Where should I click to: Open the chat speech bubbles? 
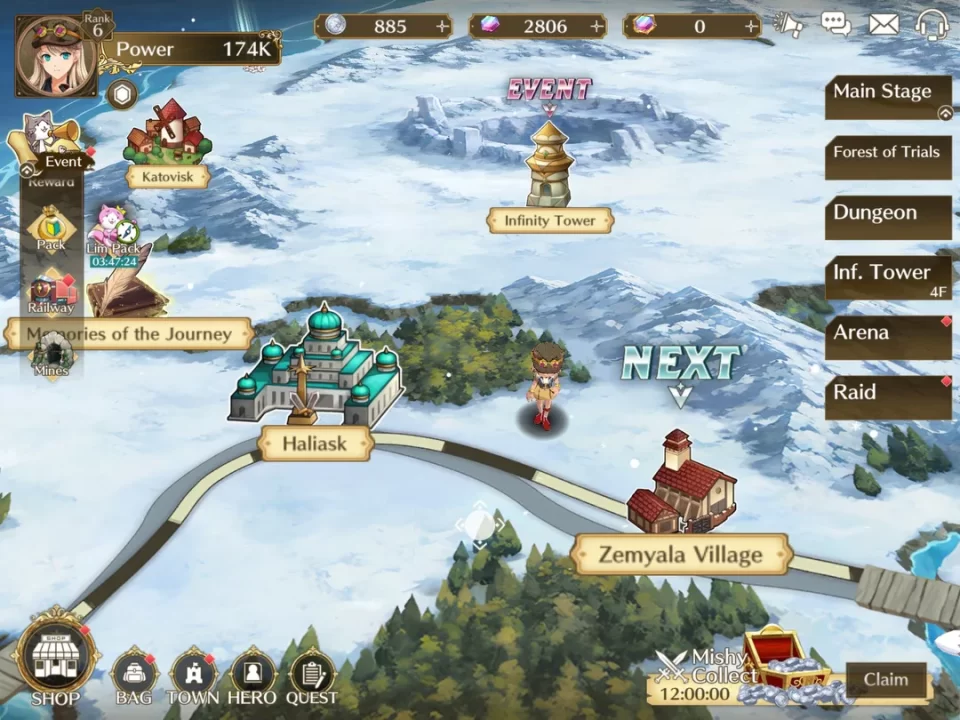coord(836,25)
